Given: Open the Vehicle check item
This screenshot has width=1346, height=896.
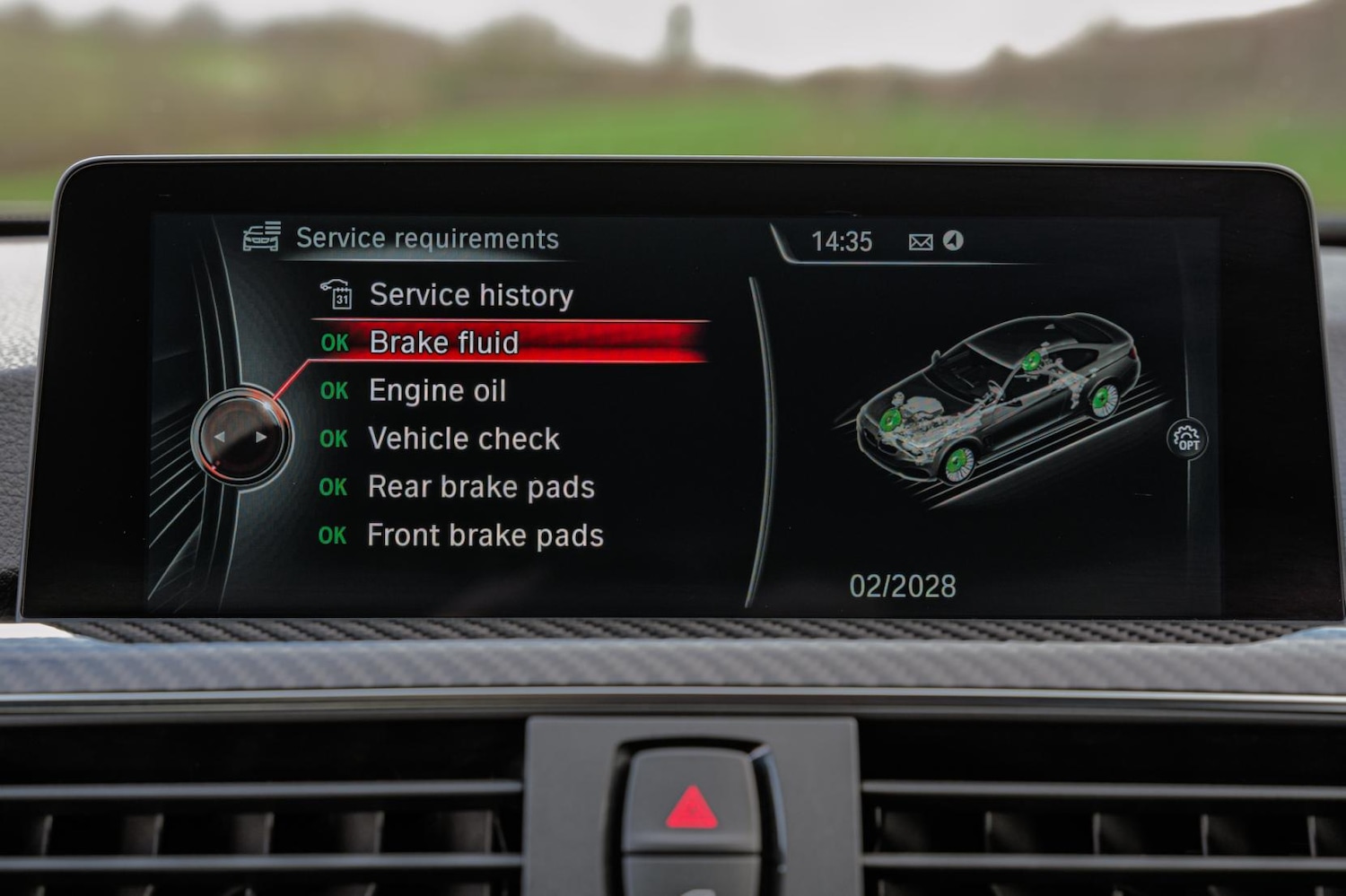Looking at the screenshot, I should tap(463, 439).
